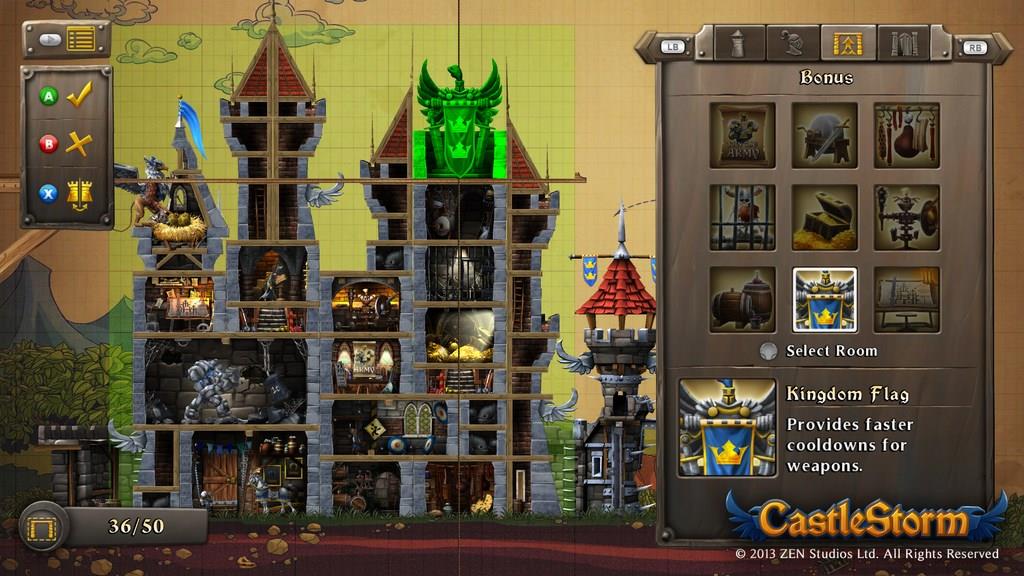Select the caged prisoner room
Image resolution: width=1024 pixels, height=576 pixels.
742,217
